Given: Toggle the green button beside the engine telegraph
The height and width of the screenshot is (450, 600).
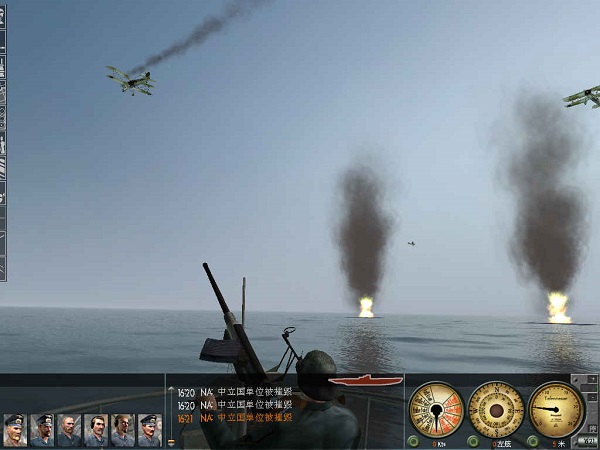Looking at the screenshot, I should [x=413, y=441].
